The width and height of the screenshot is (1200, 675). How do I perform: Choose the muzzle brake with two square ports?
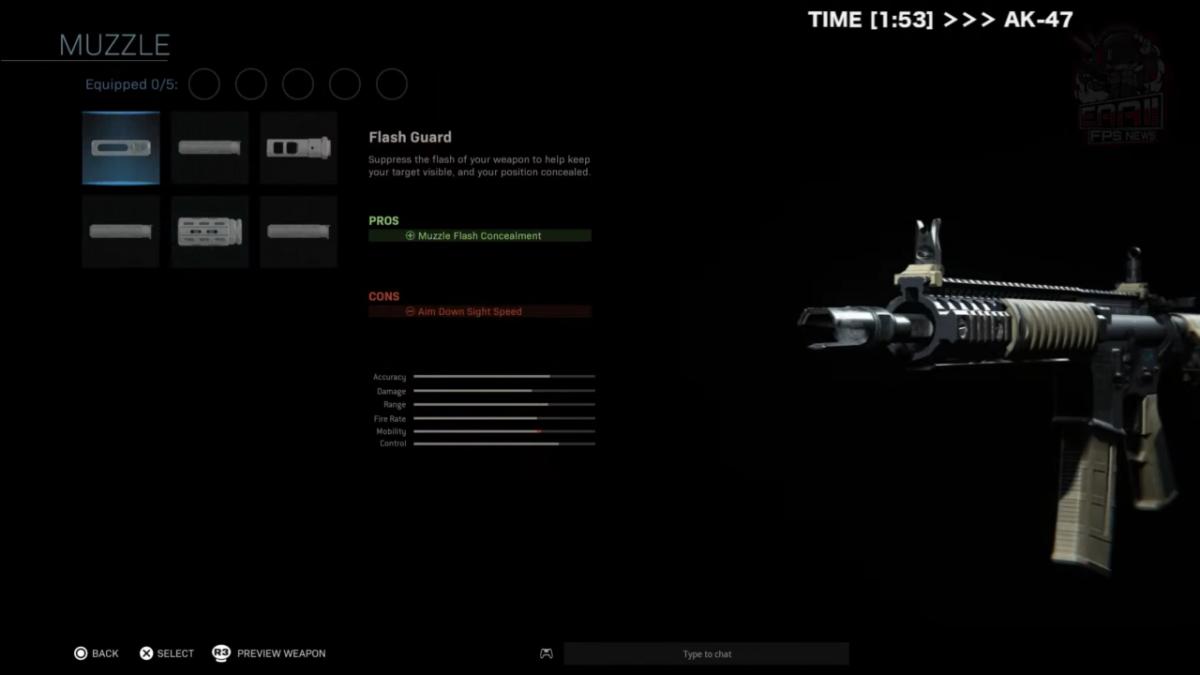click(298, 148)
